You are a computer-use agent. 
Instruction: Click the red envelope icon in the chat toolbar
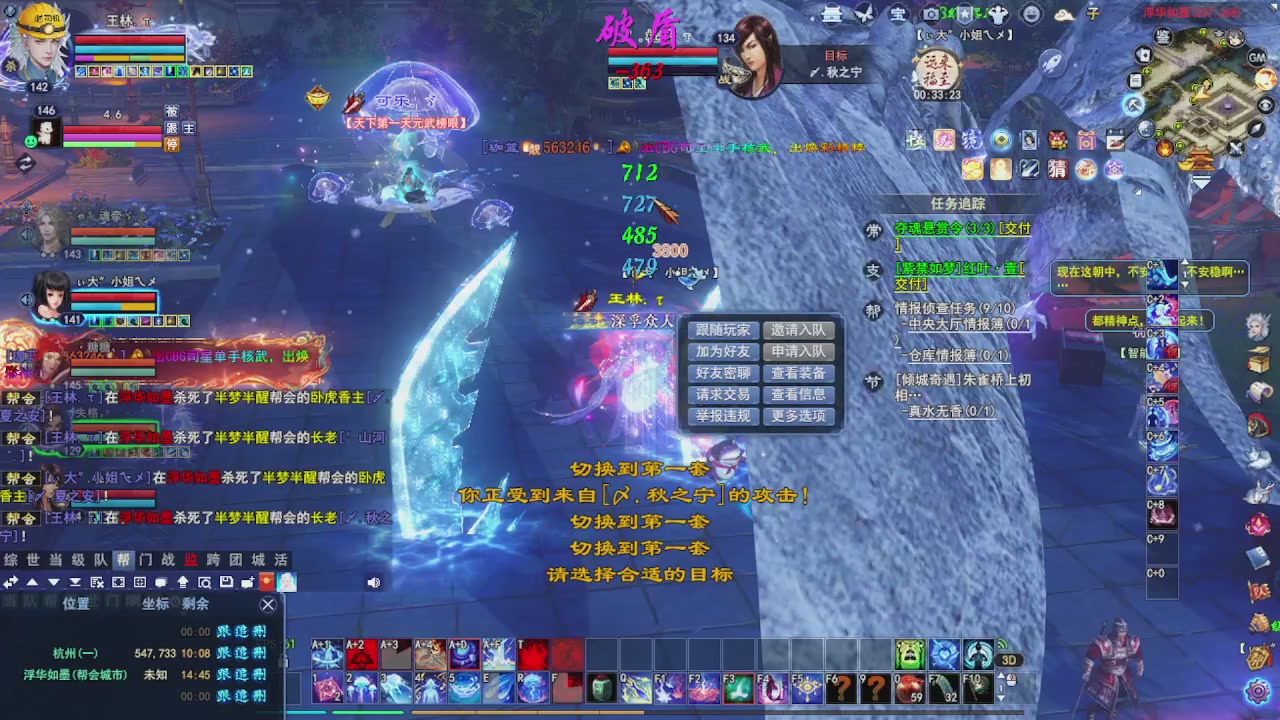click(x=266, y=583)
